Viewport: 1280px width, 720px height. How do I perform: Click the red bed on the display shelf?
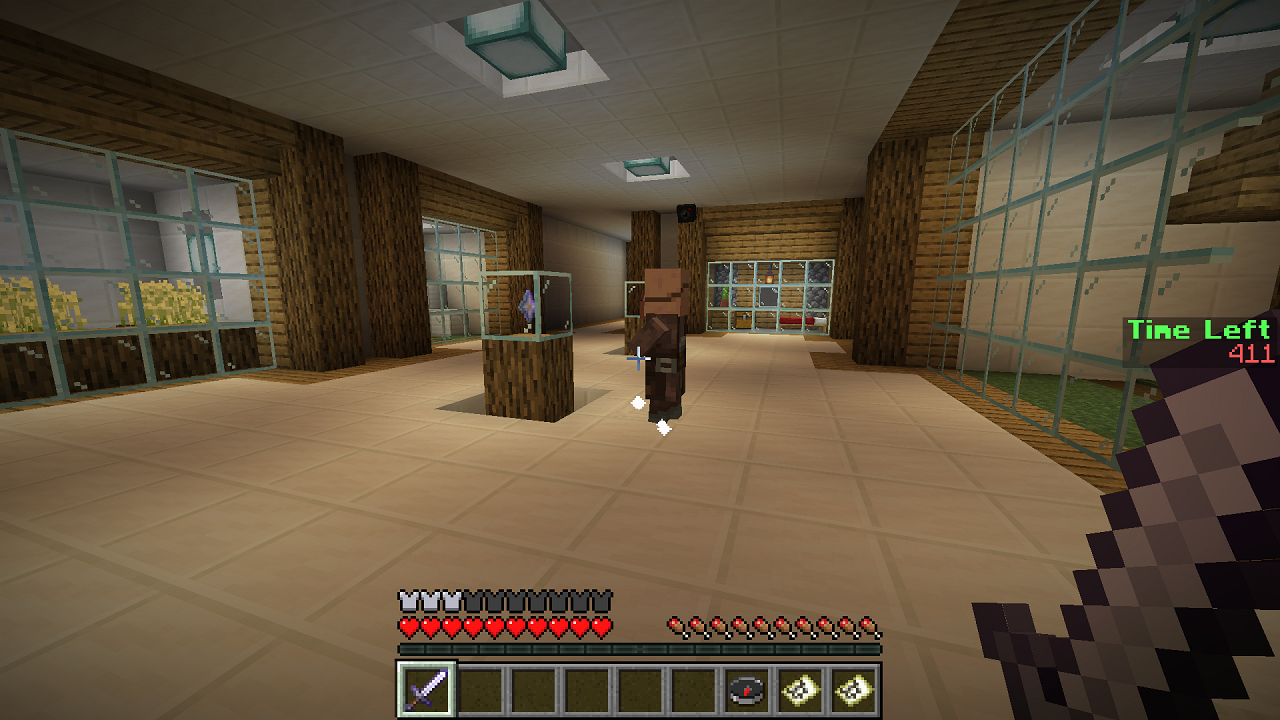point(793,319)
